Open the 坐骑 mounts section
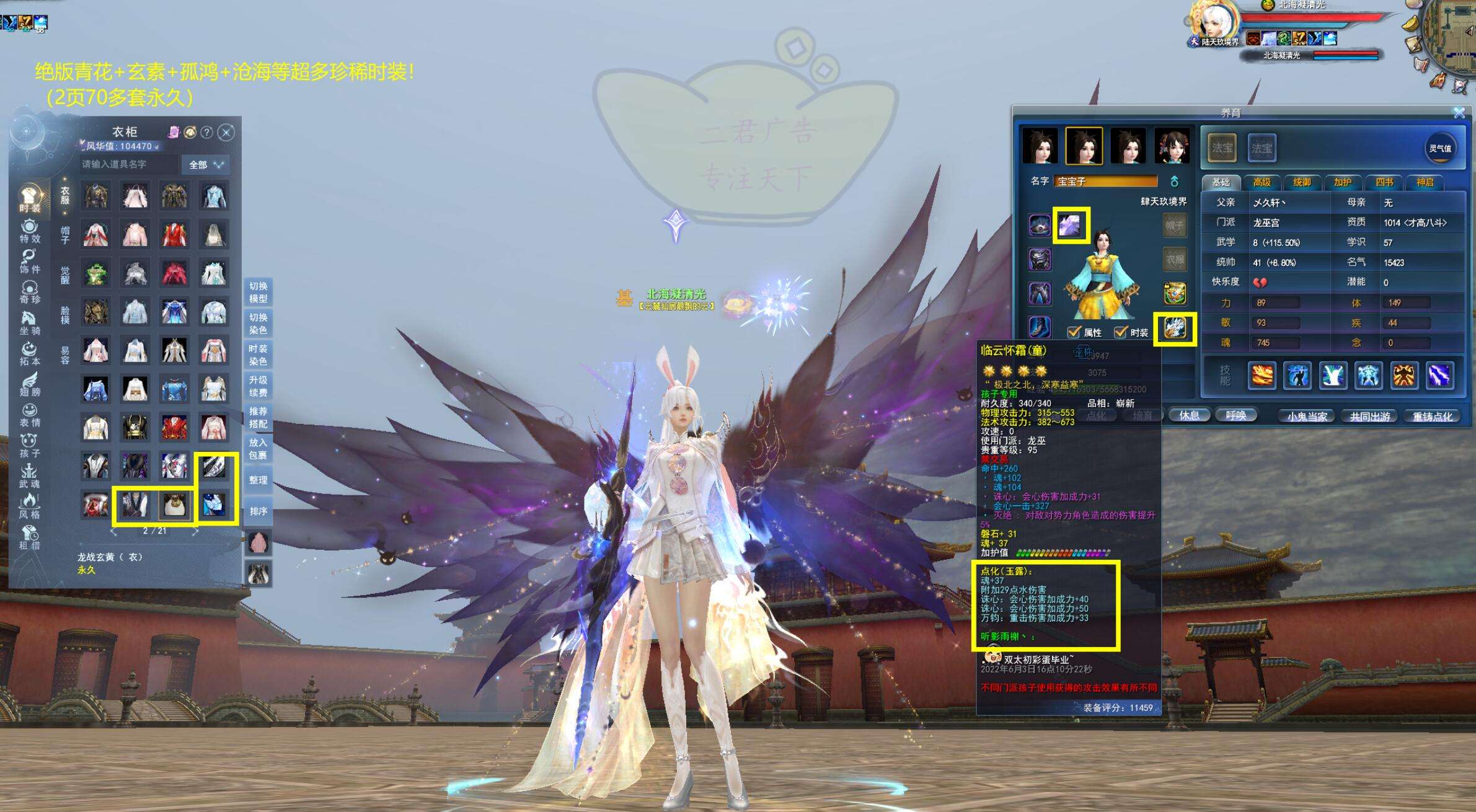Viewport: 1476px width, 812px height. point(30,323)
